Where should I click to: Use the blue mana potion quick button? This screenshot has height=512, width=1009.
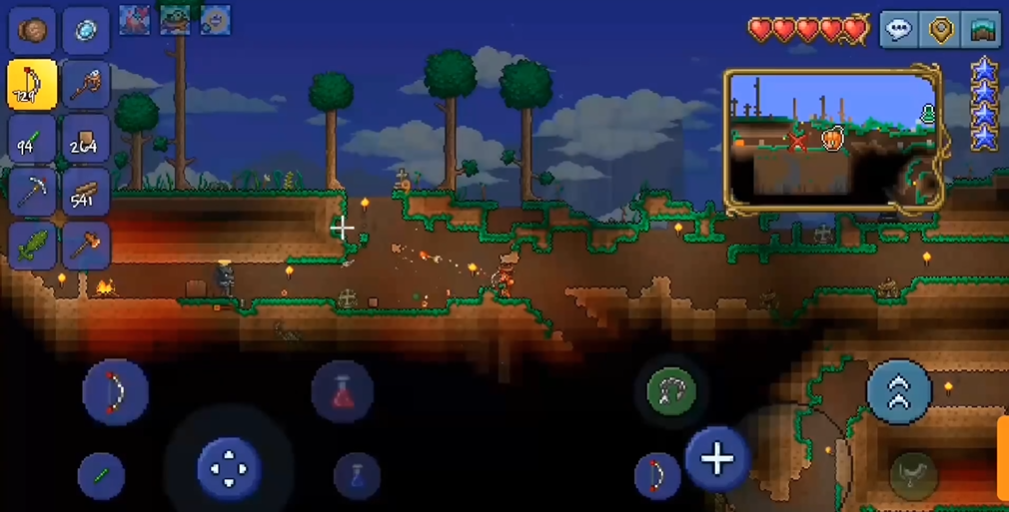click(x=356, y=475)
